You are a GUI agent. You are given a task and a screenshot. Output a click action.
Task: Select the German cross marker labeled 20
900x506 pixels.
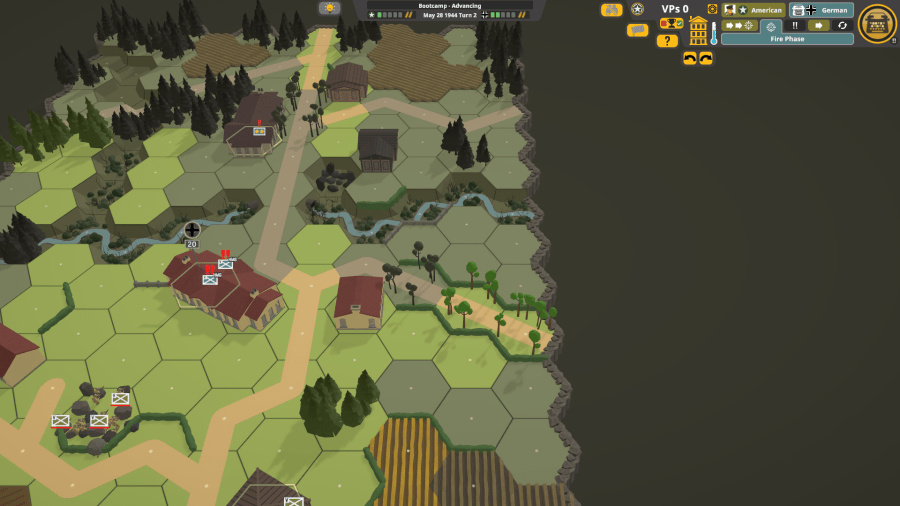coord(192,231)
